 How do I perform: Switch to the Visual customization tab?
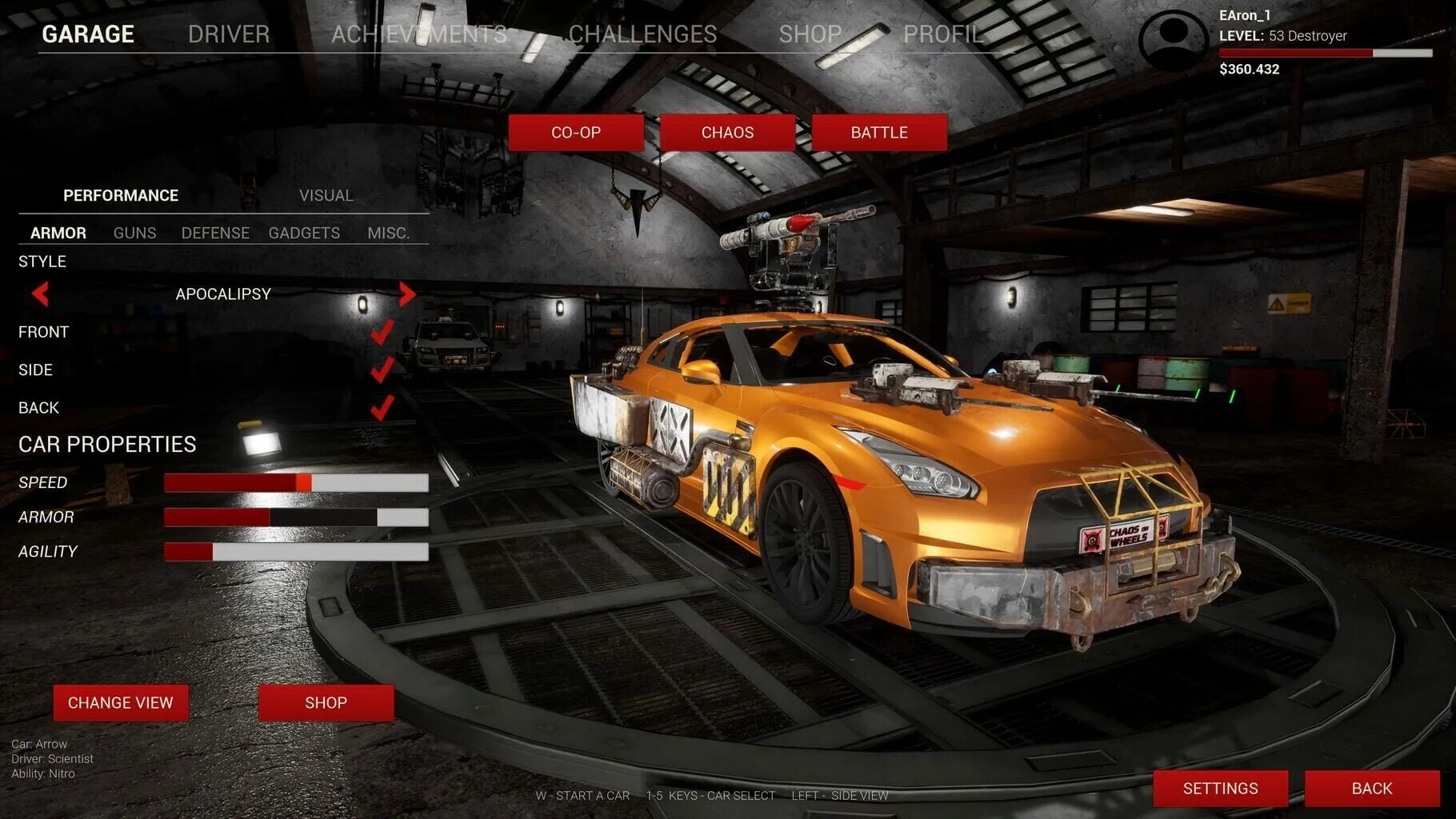click(326, 196)
